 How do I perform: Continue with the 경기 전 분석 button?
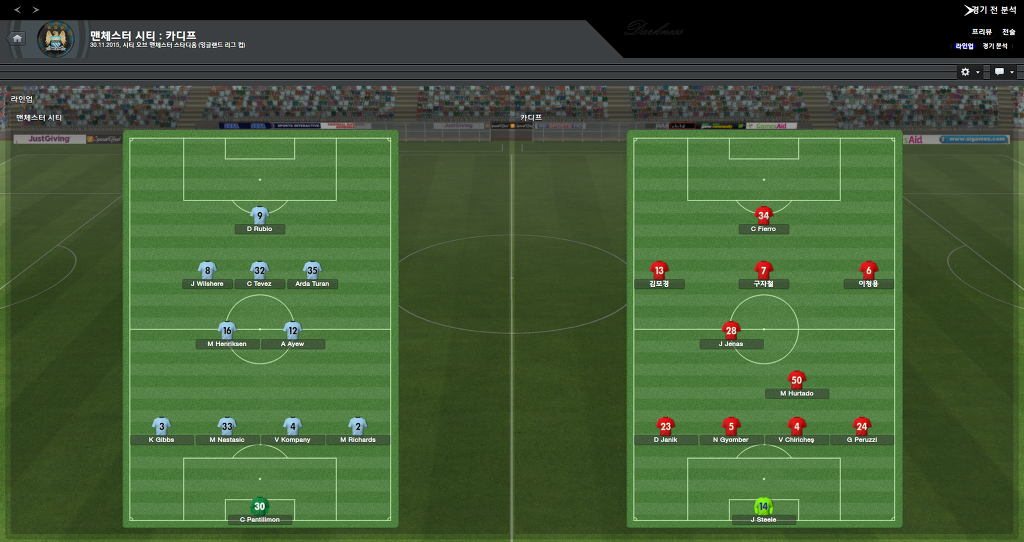click(991, 9)
